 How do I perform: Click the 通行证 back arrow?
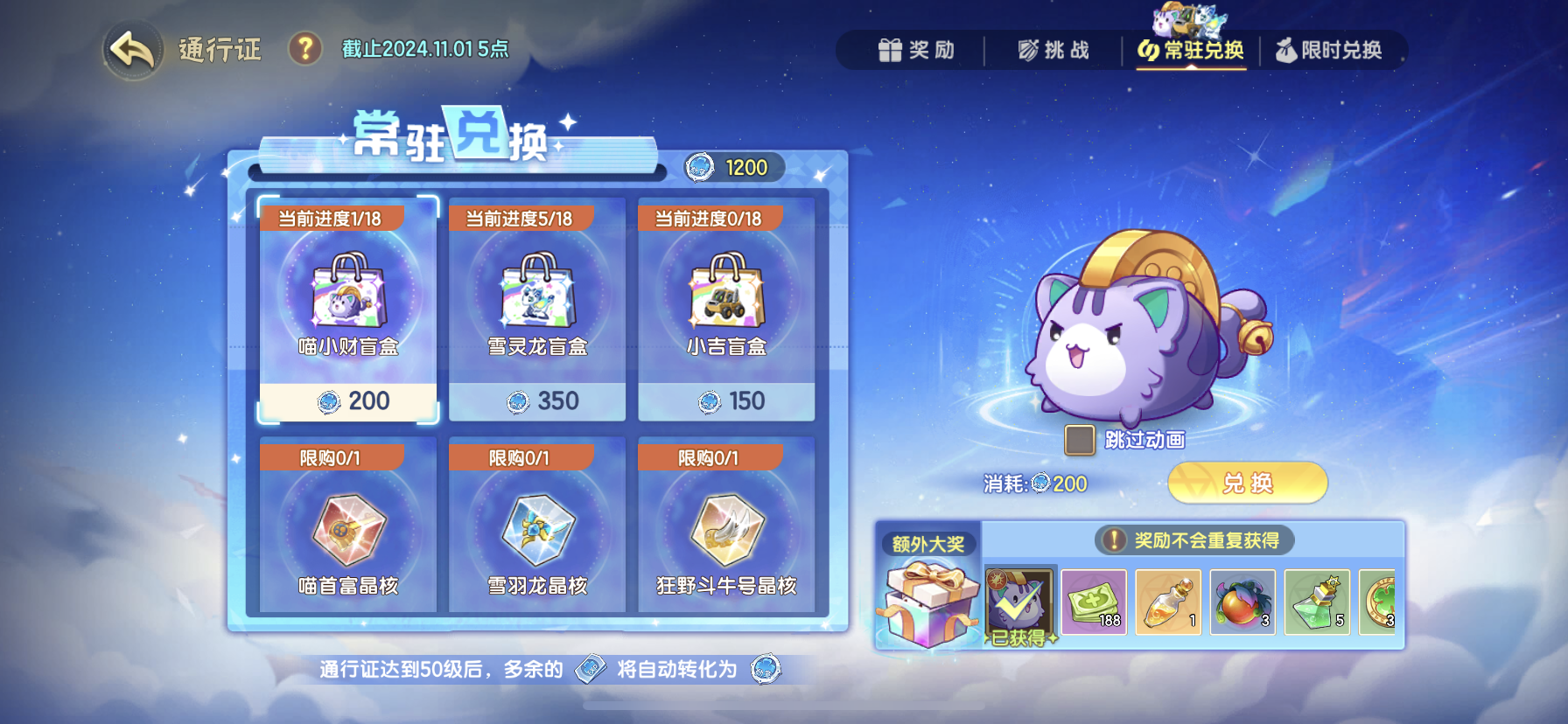pos(130,48)
